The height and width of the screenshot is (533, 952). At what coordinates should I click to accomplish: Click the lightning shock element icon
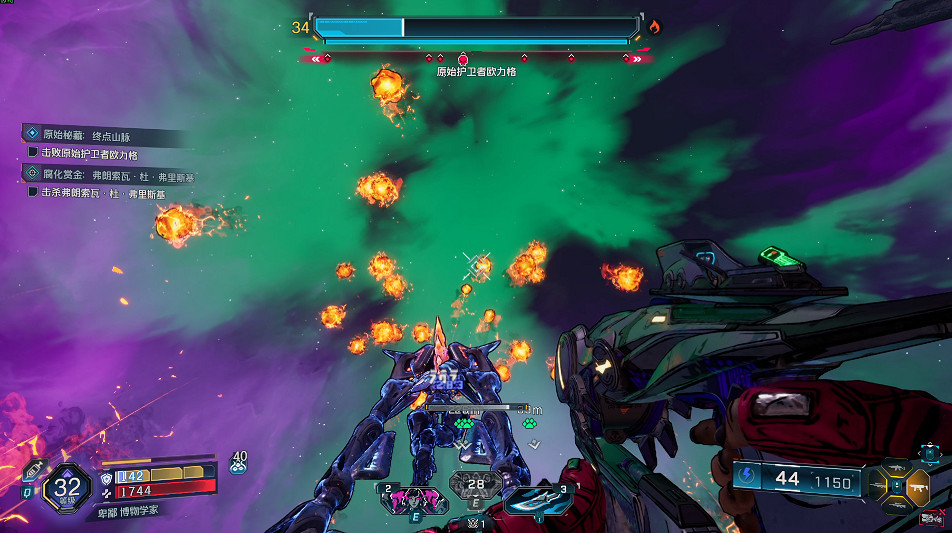click(747, 479)
